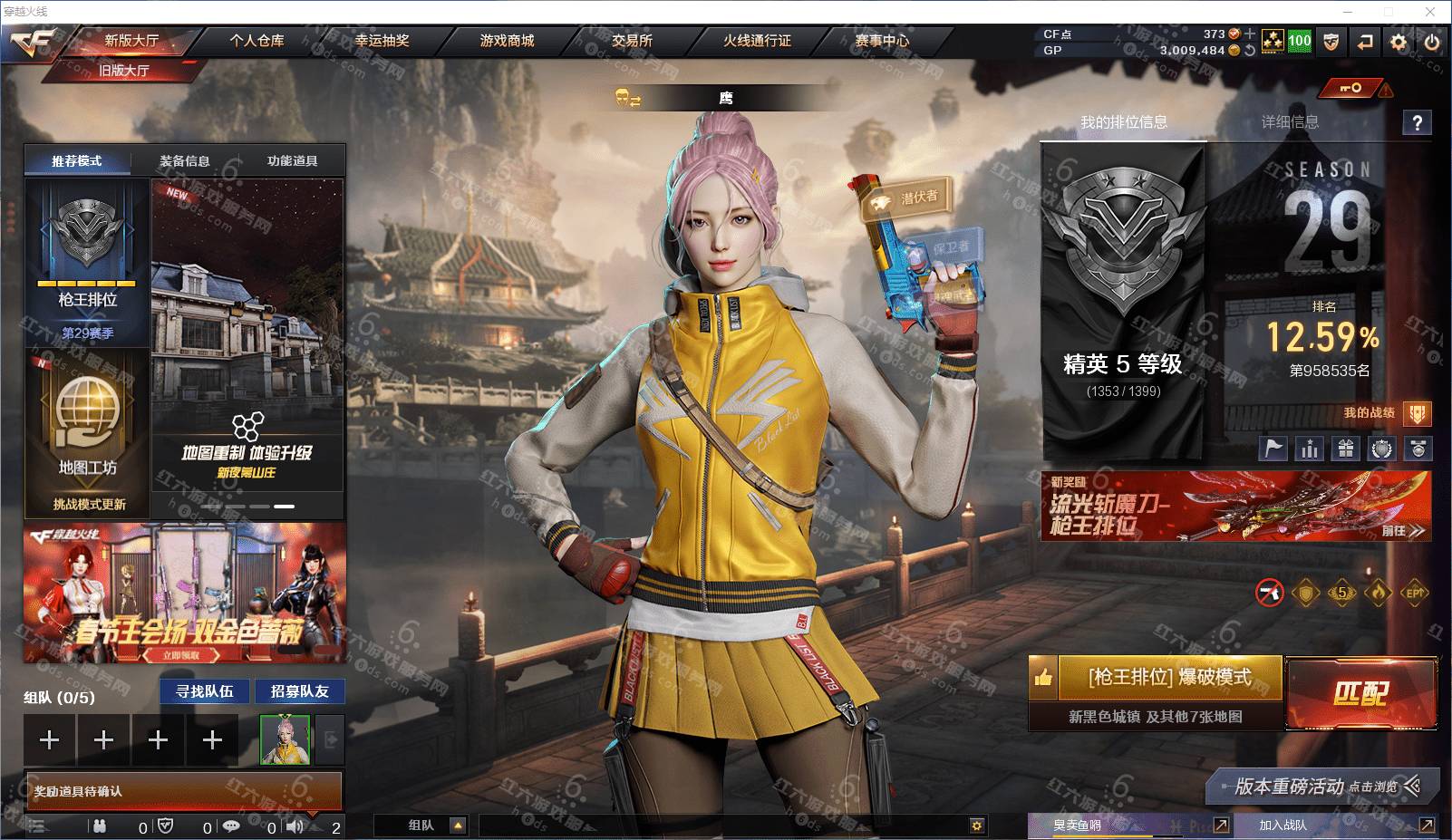This screenshot has height=840, width=1452.
Task: Open the 个人仓库 inventory menu
Action: tap(257, 41)
